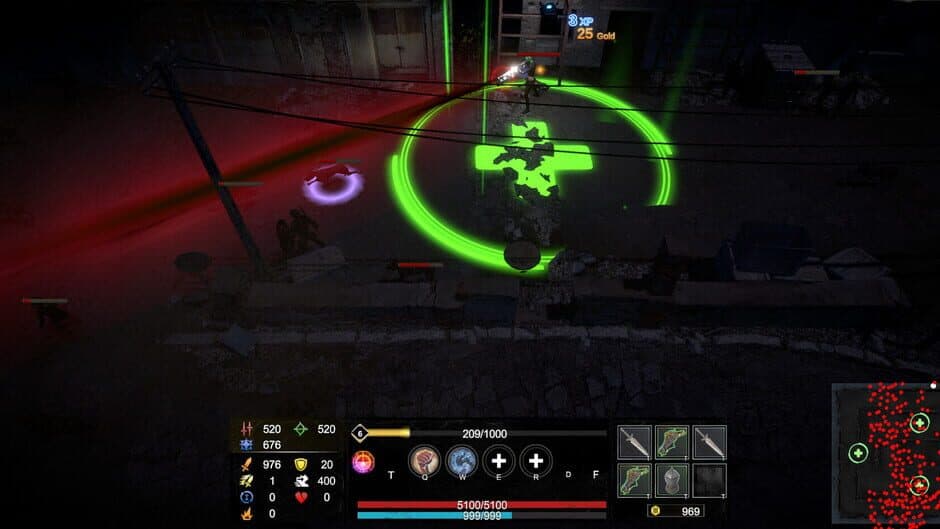The image size is (940, 529).
Task: Select the plus skill slot labeled E
Action: click(498, 460)
